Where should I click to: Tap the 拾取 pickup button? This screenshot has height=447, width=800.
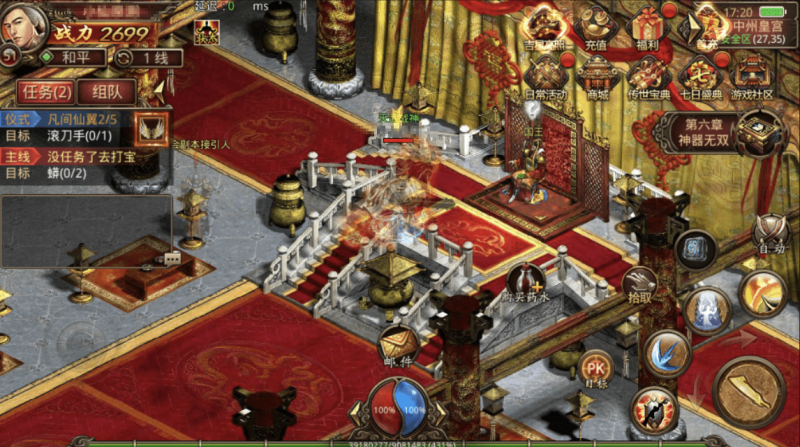pyautogui.click(x=641, y=284)
